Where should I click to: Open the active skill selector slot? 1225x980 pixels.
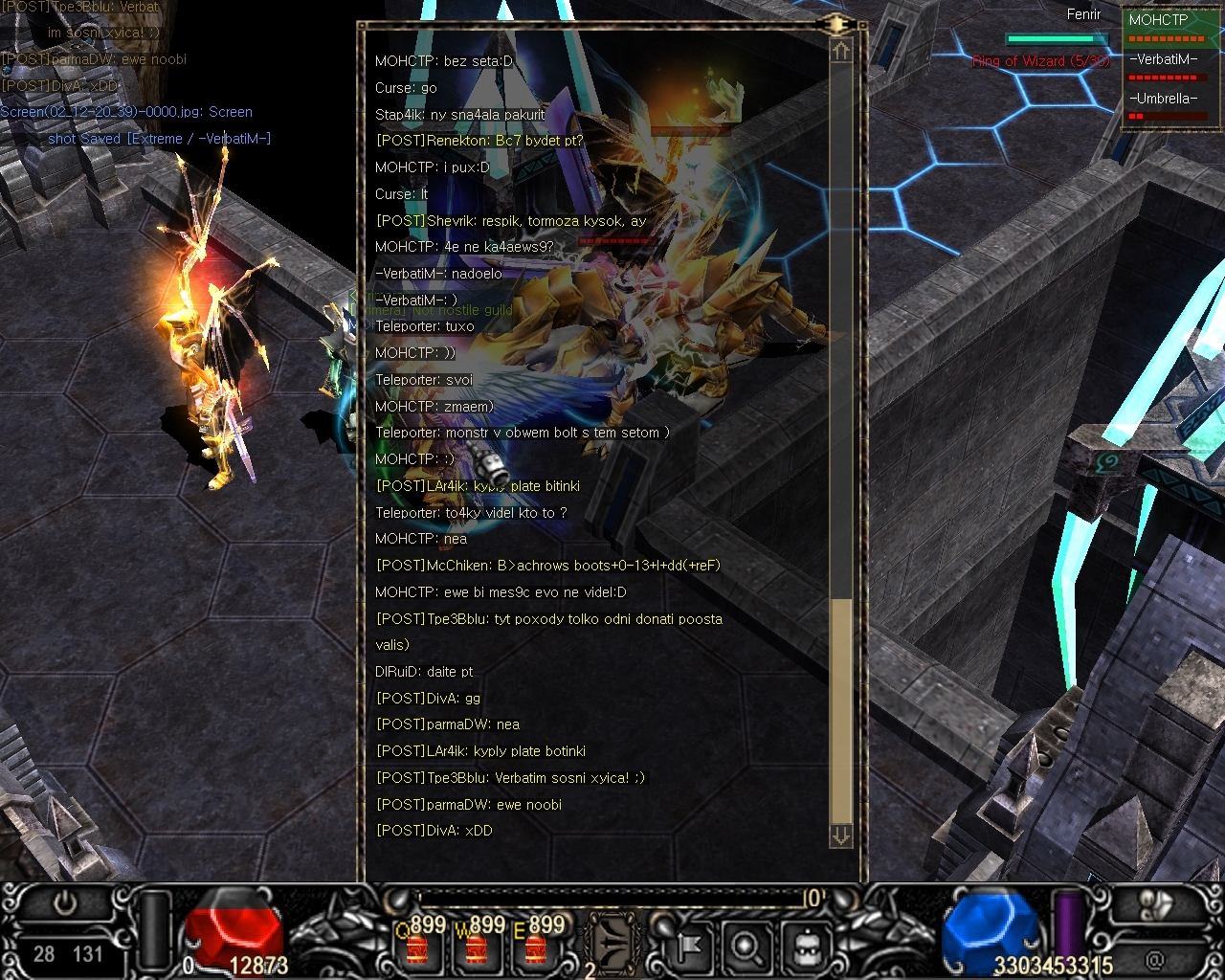pos(612,943)
